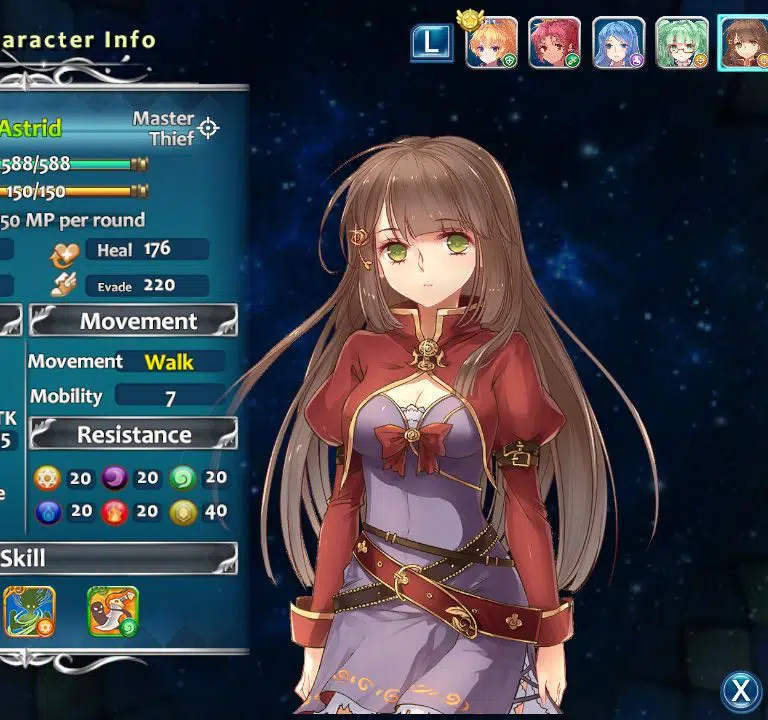Select the blonde-haired character portrait
The width and height of the screenshot is (768, 720).
tap(491, 43)
